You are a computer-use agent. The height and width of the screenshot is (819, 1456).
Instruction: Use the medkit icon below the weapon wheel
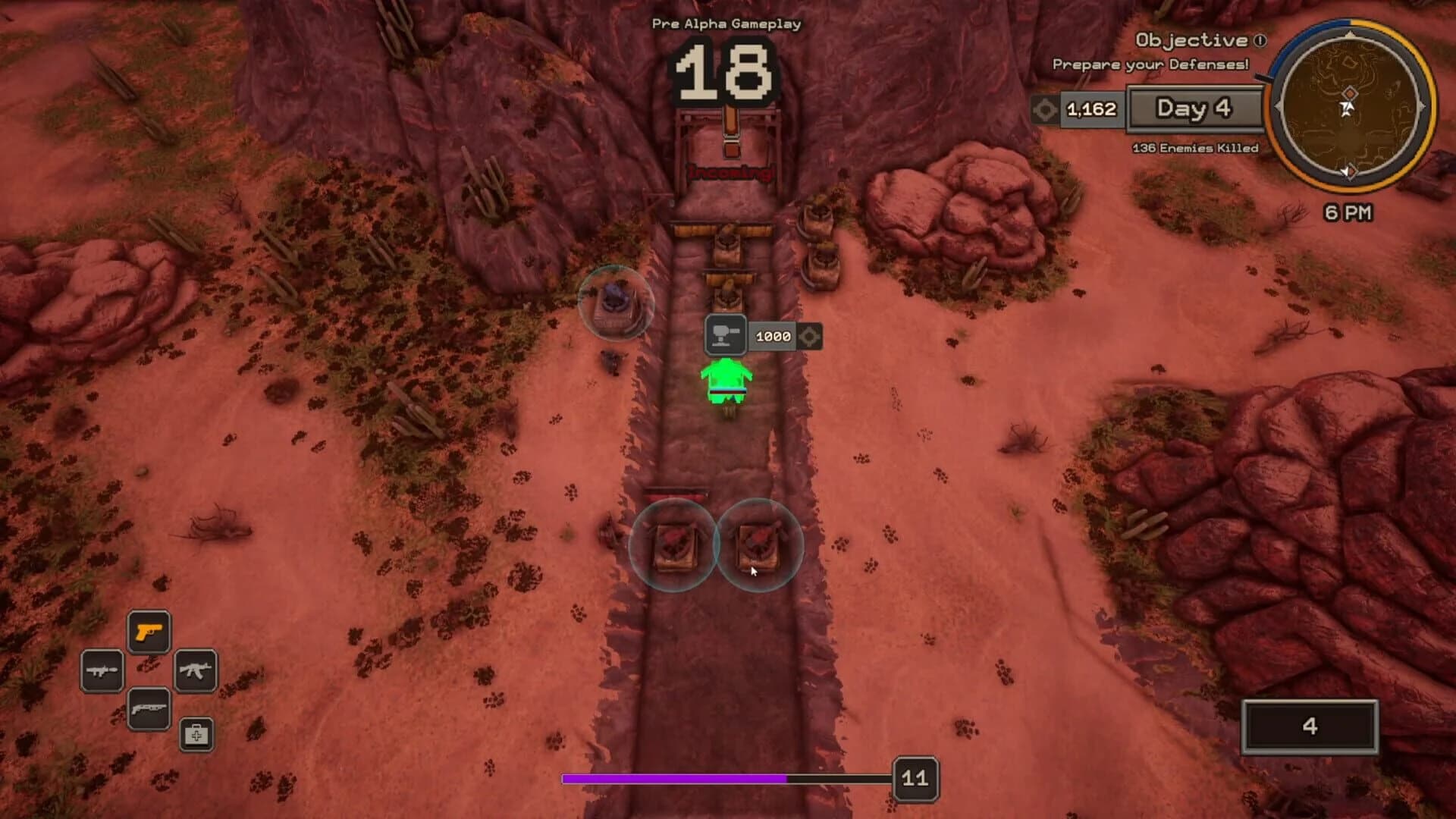pos(196,735)
